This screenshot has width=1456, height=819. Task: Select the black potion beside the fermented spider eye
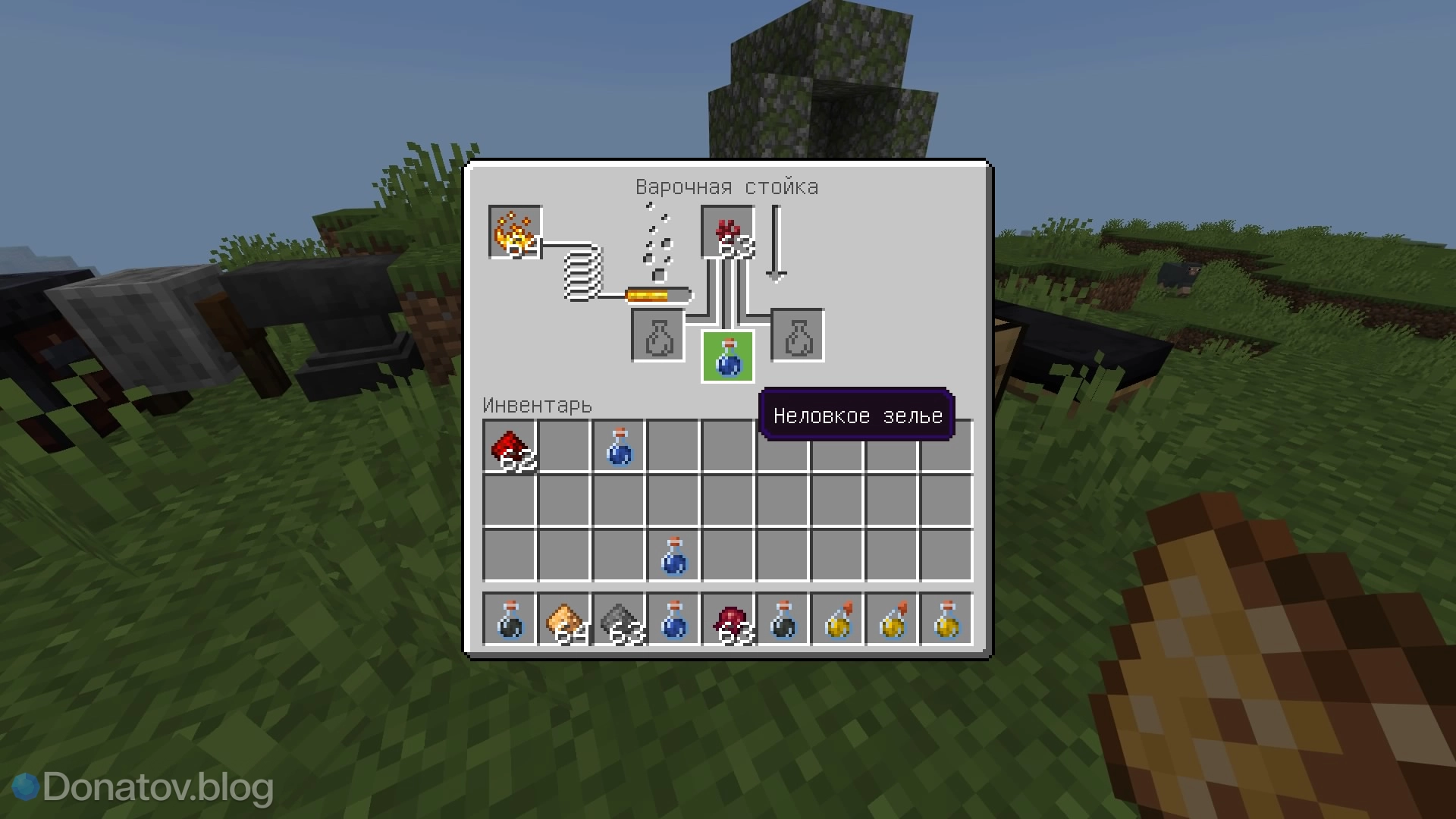[783, 620]
